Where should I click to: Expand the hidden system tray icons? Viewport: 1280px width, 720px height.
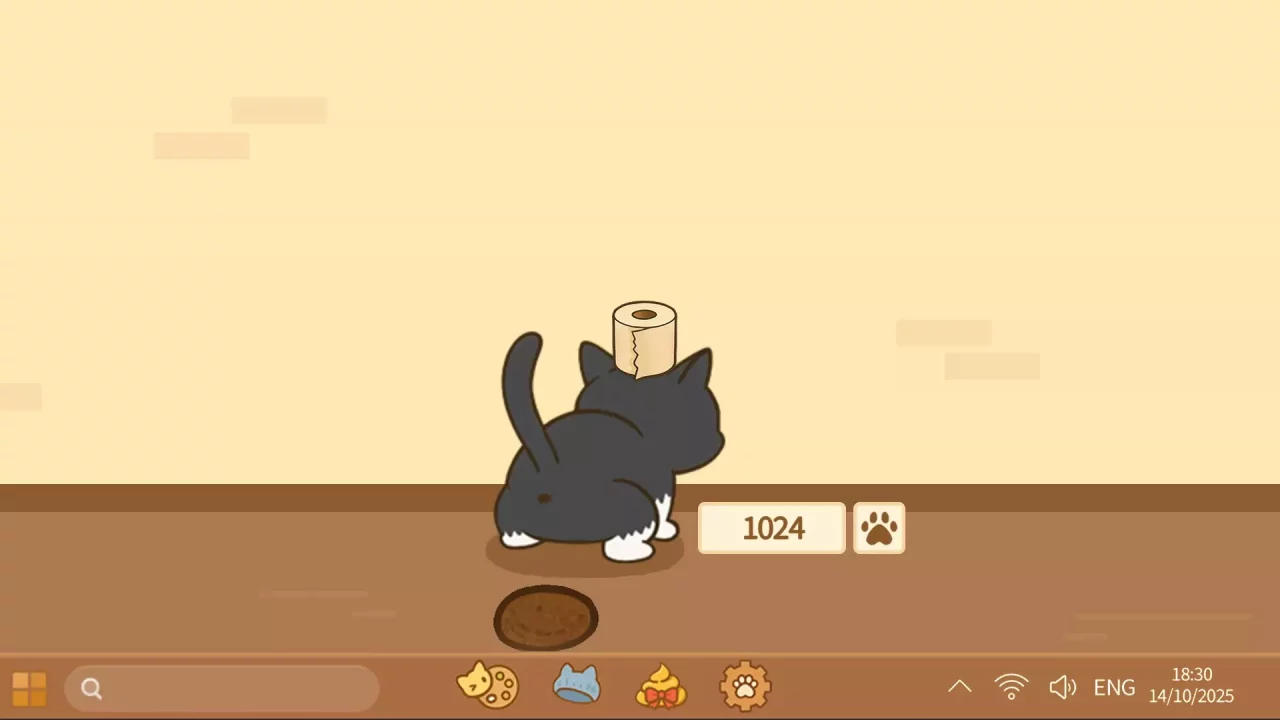[960, 686]
